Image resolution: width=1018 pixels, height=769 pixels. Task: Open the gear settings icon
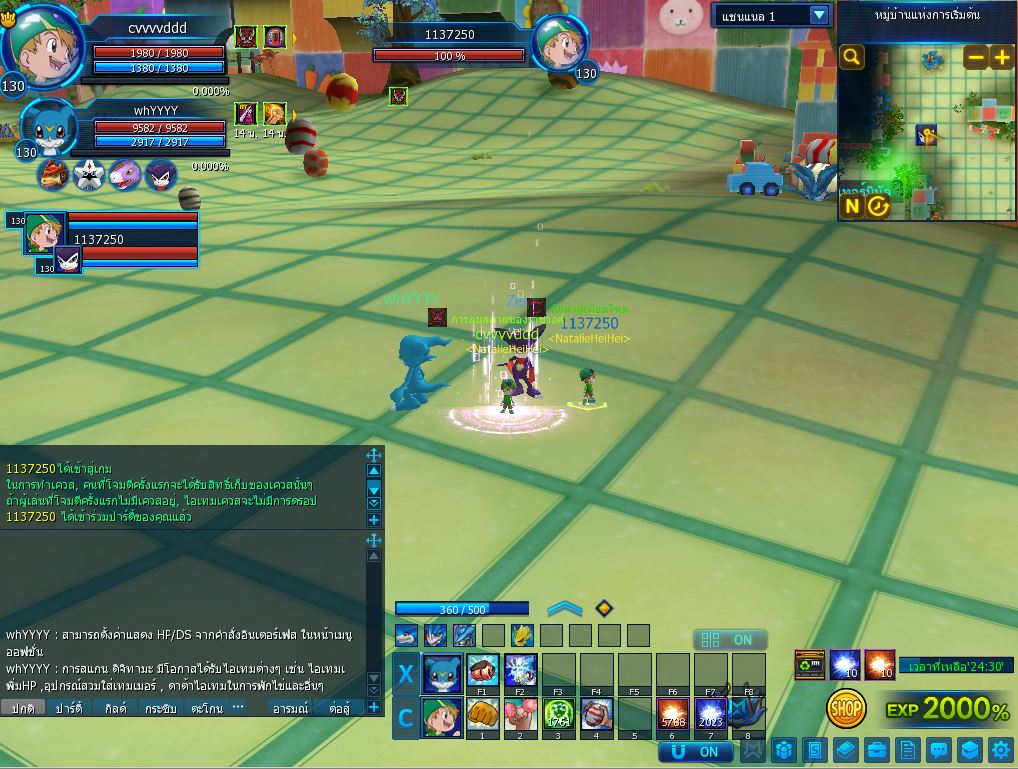[x=1000, y=750]
